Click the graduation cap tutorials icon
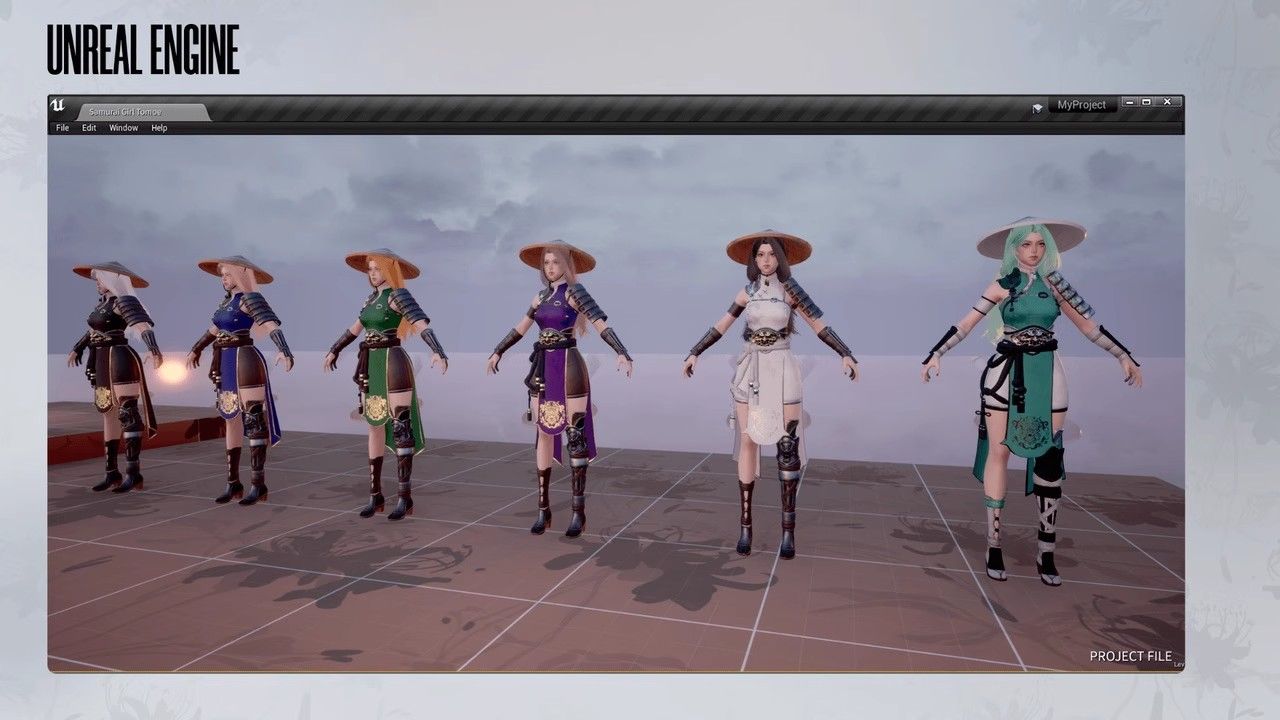This screenshot has height=720, width=1280. click(x=1038, y=106)
